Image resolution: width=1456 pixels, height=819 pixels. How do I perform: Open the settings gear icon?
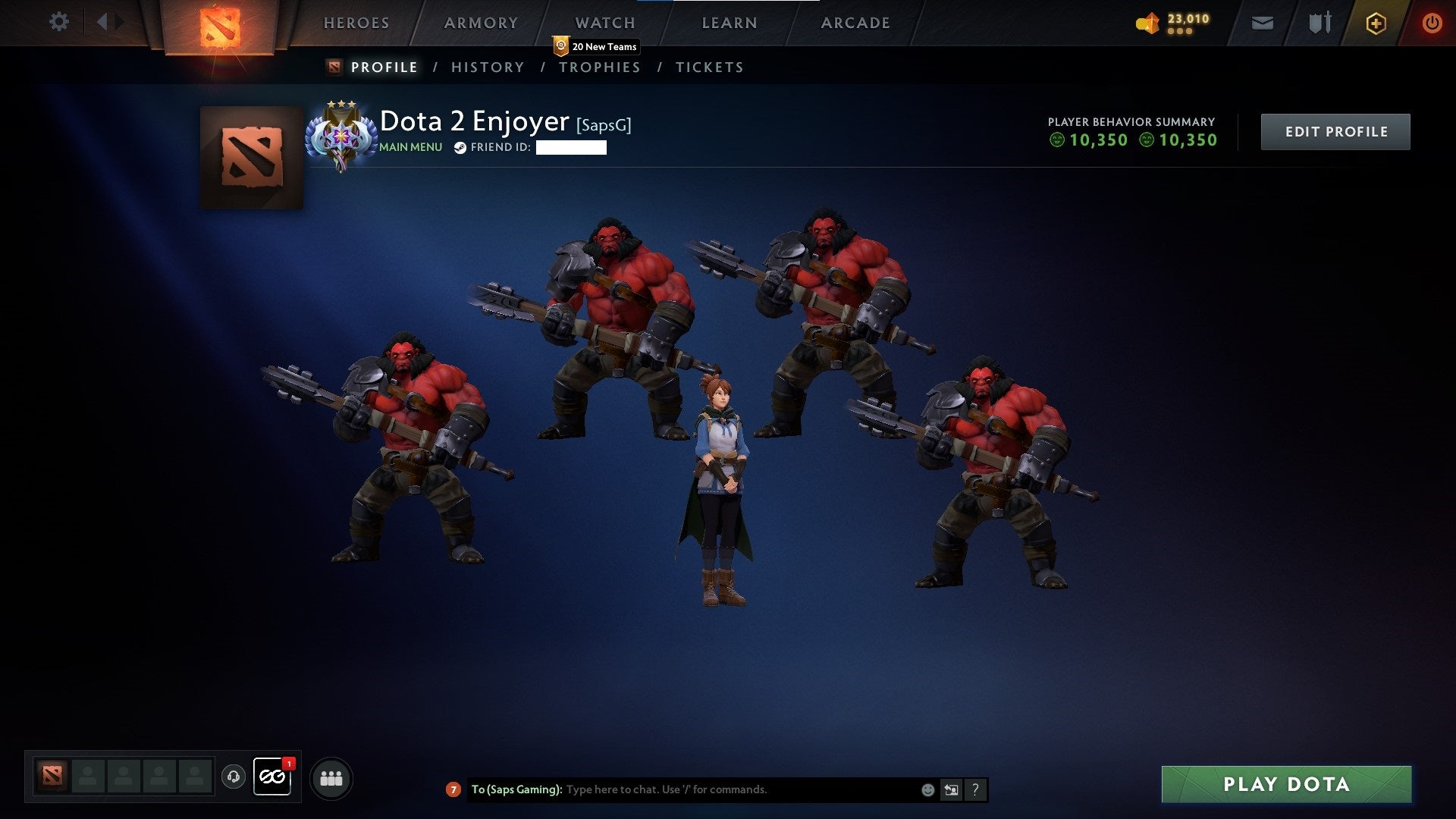pyautogui.click(x=58, y=22)
